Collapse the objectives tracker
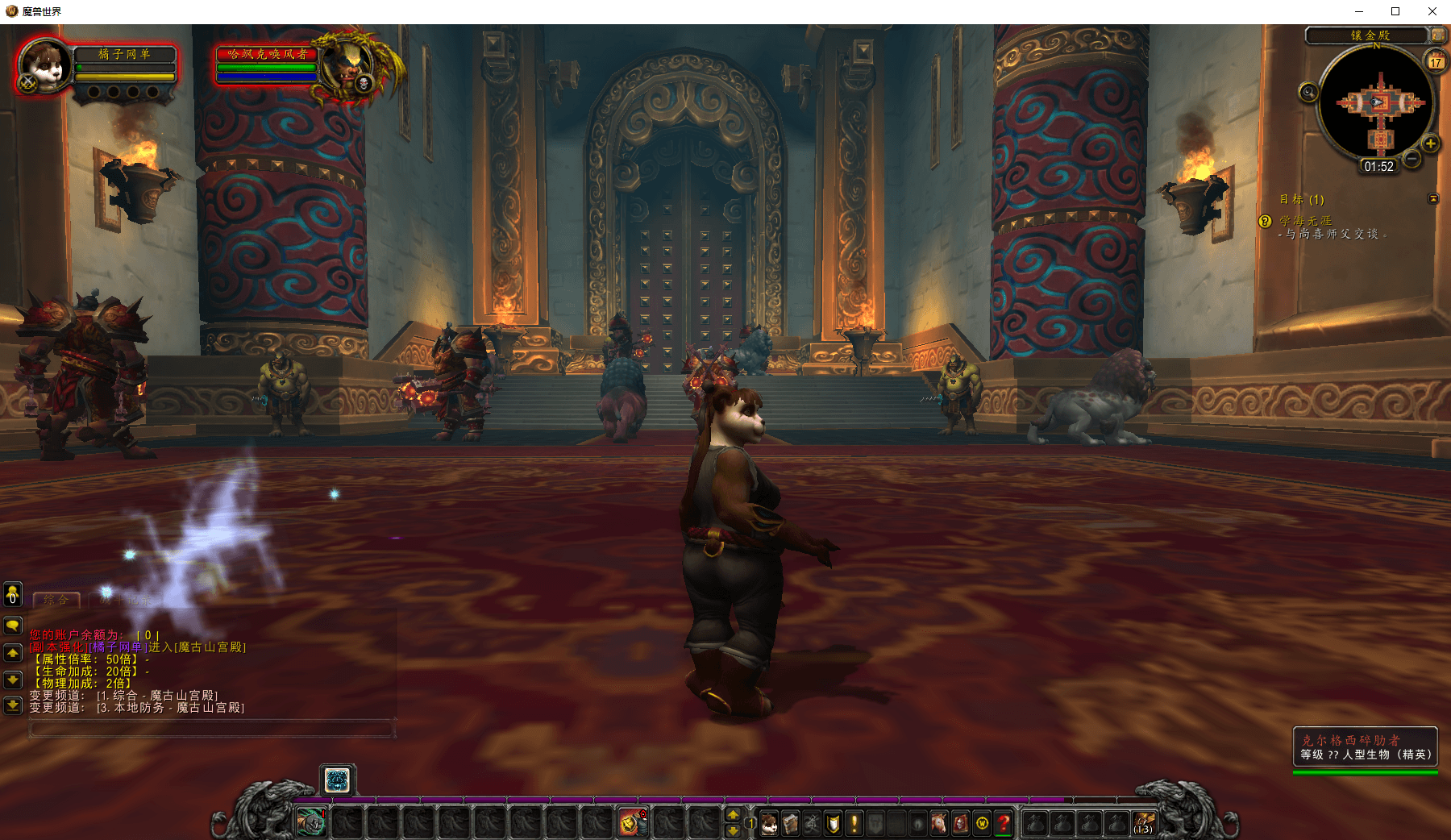This screenshot has width=1451, height=840. click(1433, 198)
